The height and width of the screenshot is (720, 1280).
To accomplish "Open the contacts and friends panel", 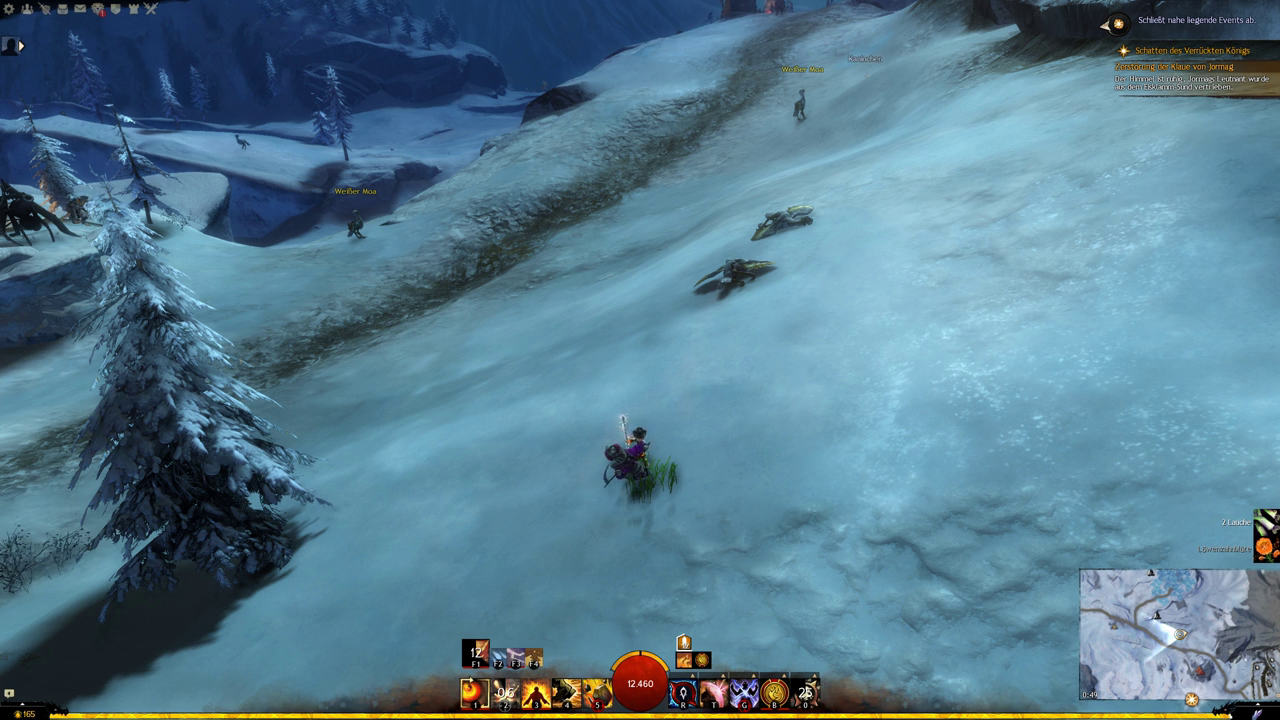I will pyautogui.click(x=27, y=9).
